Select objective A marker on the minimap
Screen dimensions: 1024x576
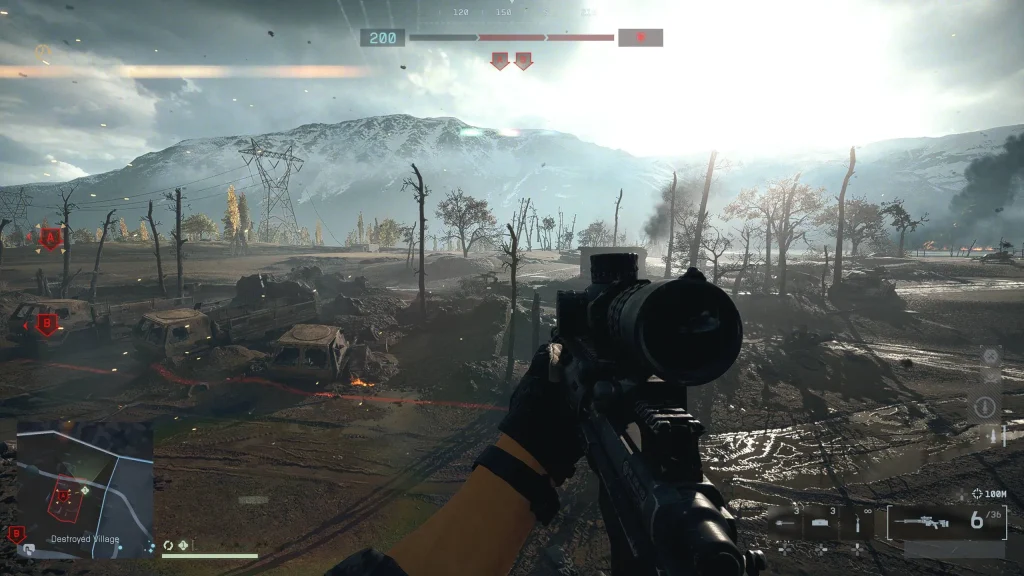point(64,494)
